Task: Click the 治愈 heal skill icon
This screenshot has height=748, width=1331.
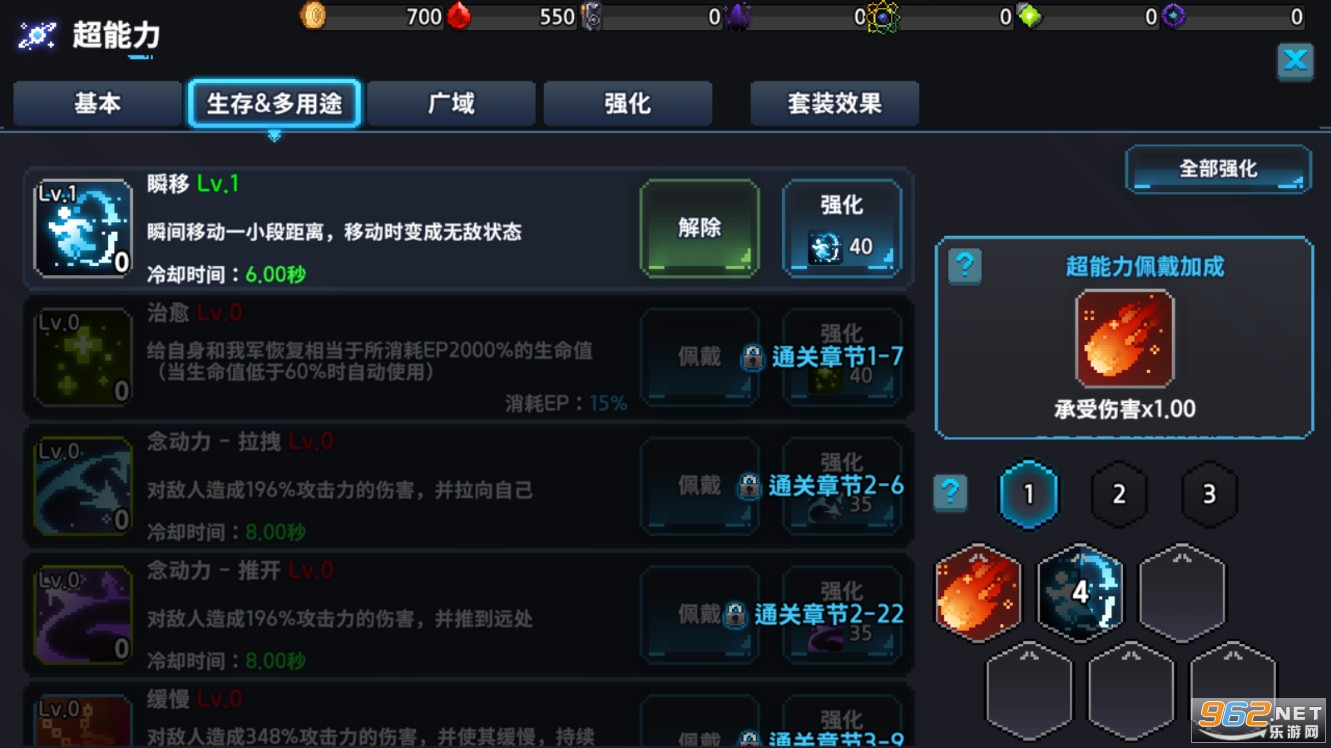Action: pos(83,356)
